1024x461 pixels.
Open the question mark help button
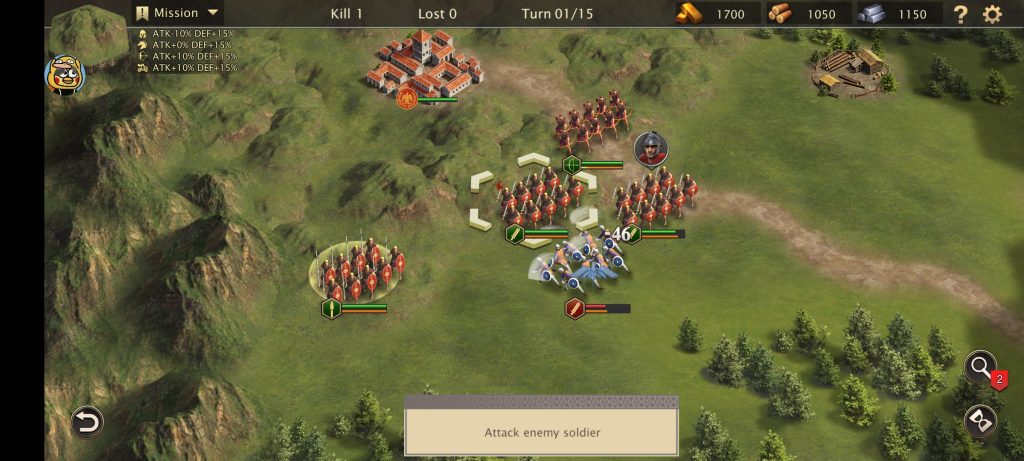click(960, 14)
